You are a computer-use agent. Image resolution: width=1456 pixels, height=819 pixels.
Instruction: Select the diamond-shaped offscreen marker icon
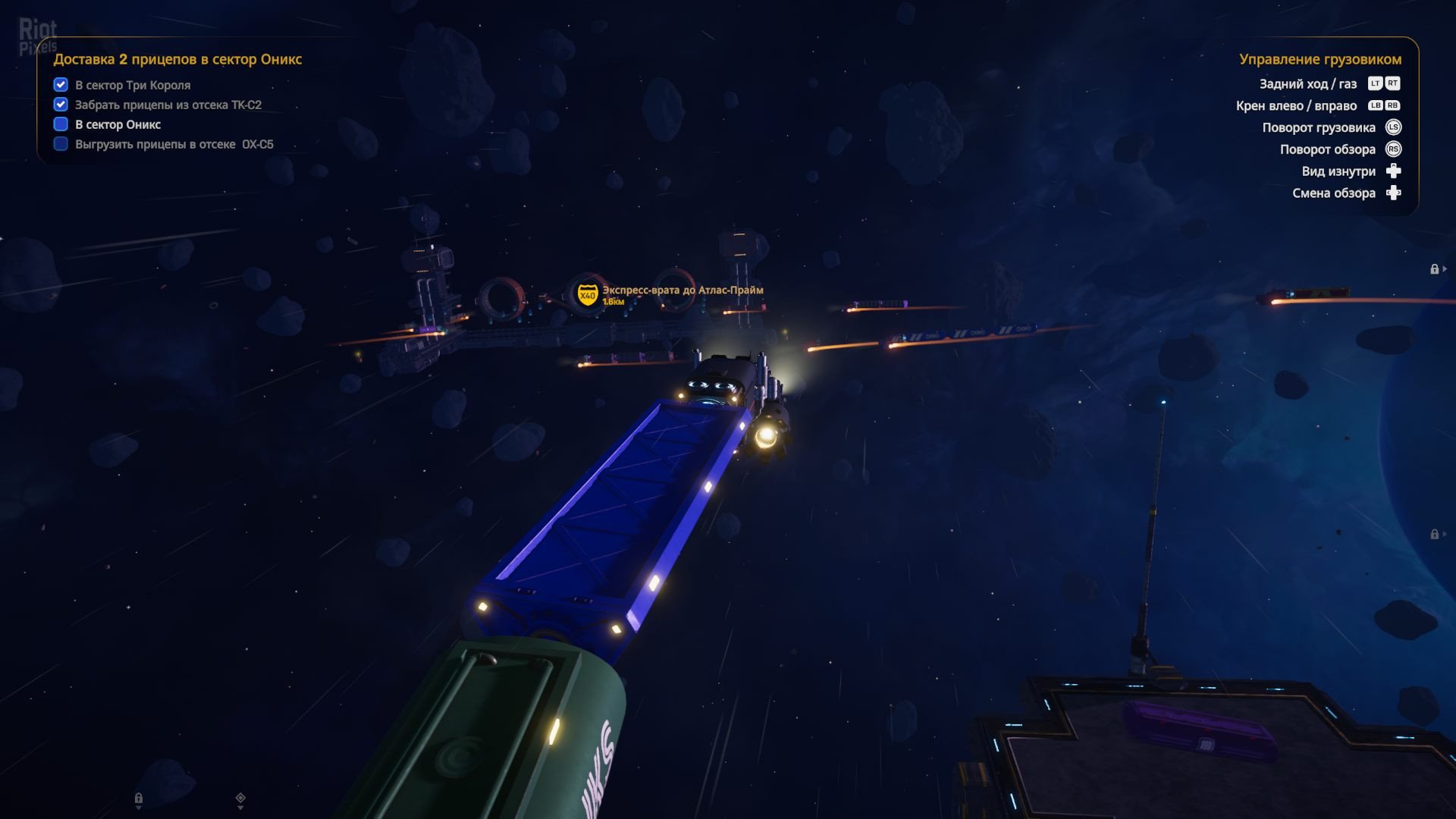click(x=240, y=798)
